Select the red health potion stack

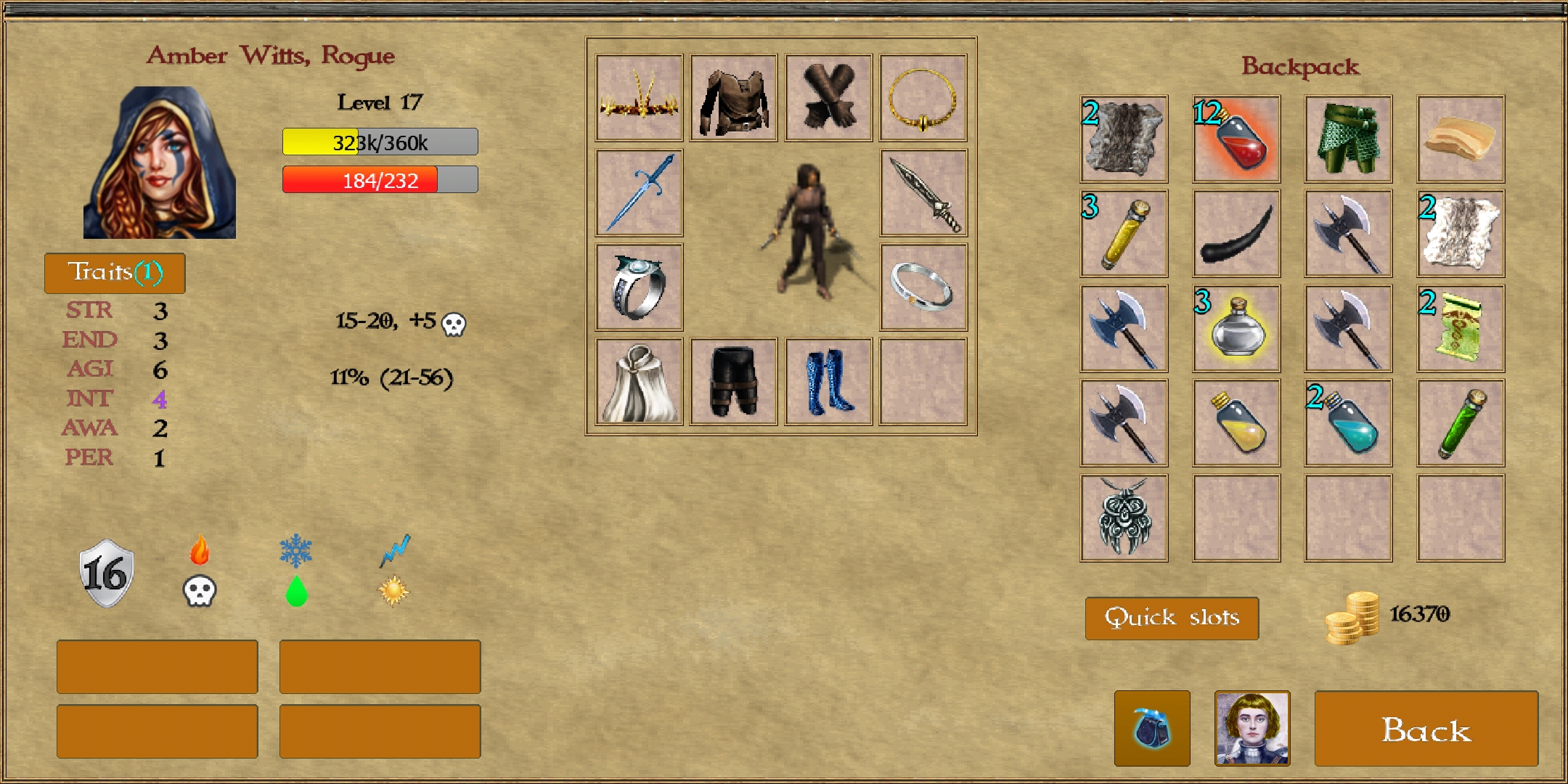pyautogui.click(x=1236, y=139)
